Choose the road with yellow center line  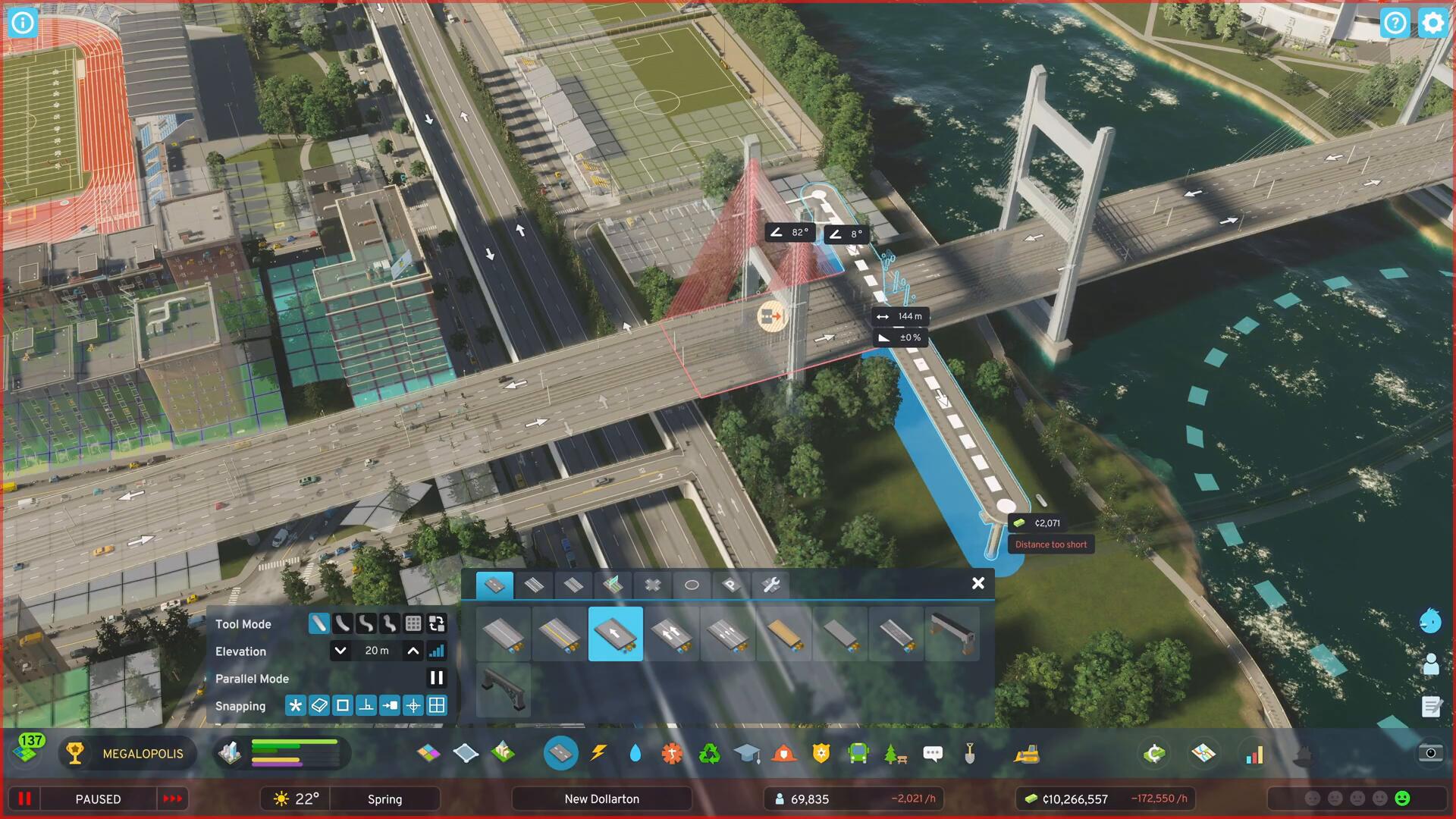click(559, 634)
